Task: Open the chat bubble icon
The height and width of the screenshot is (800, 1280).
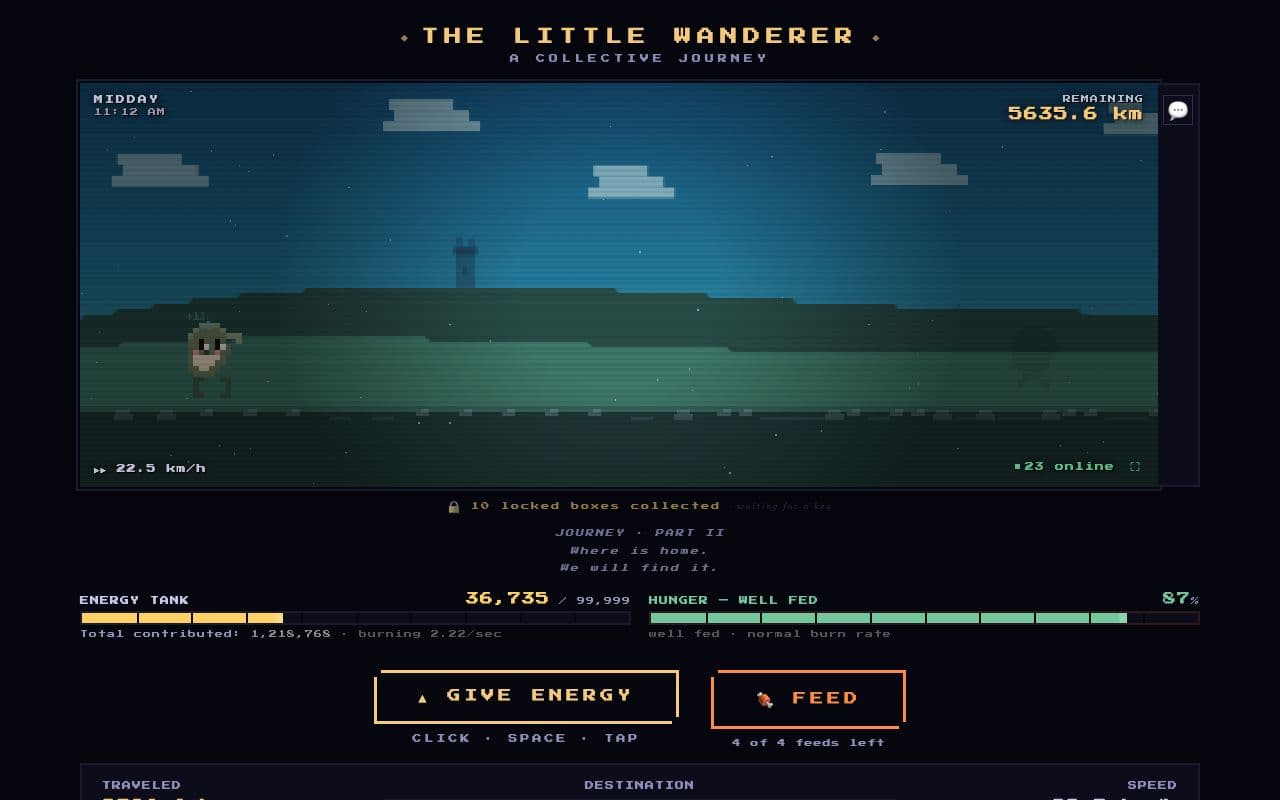Action: [1177, 110]
